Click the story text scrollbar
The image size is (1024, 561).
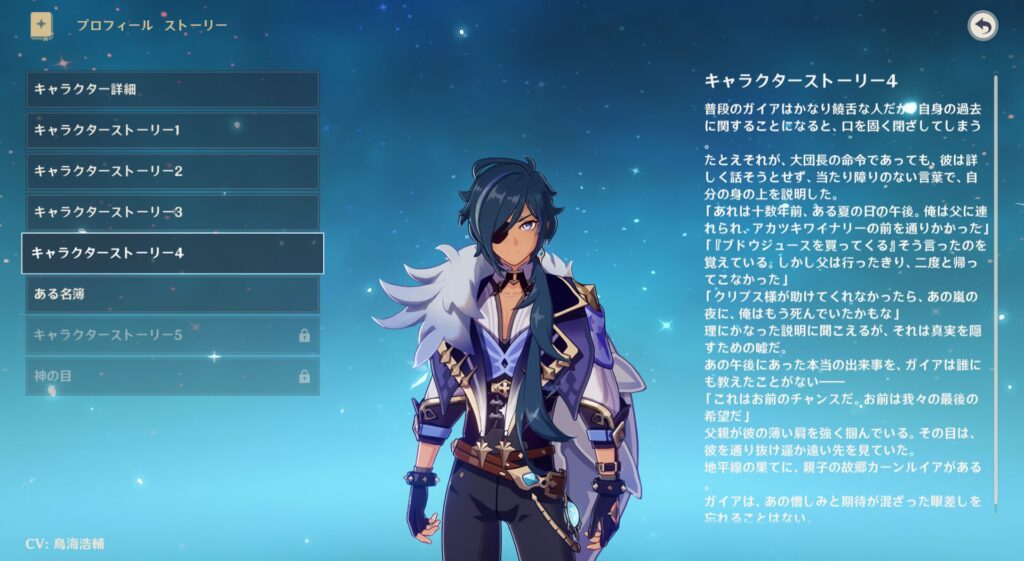995,290
